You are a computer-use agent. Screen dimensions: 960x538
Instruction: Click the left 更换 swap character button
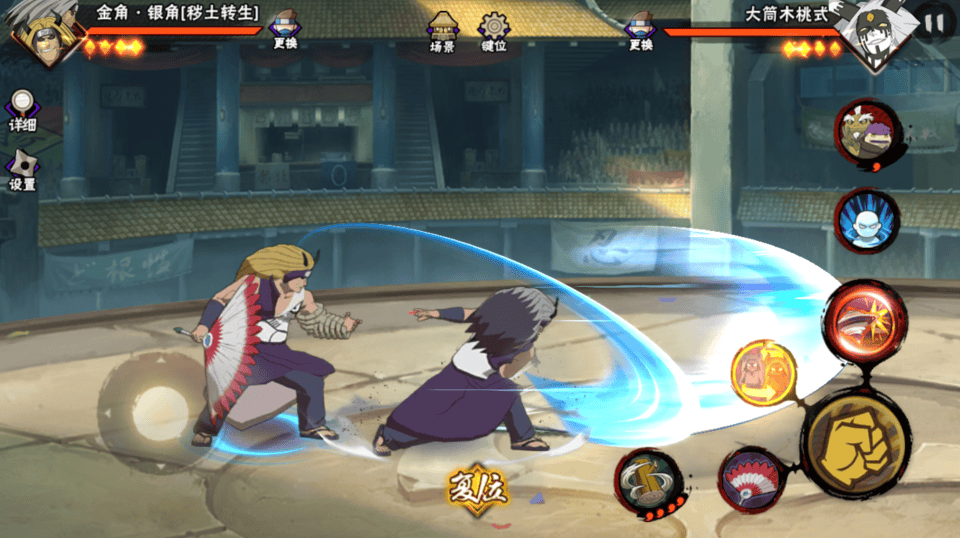(x=285, y=30)
